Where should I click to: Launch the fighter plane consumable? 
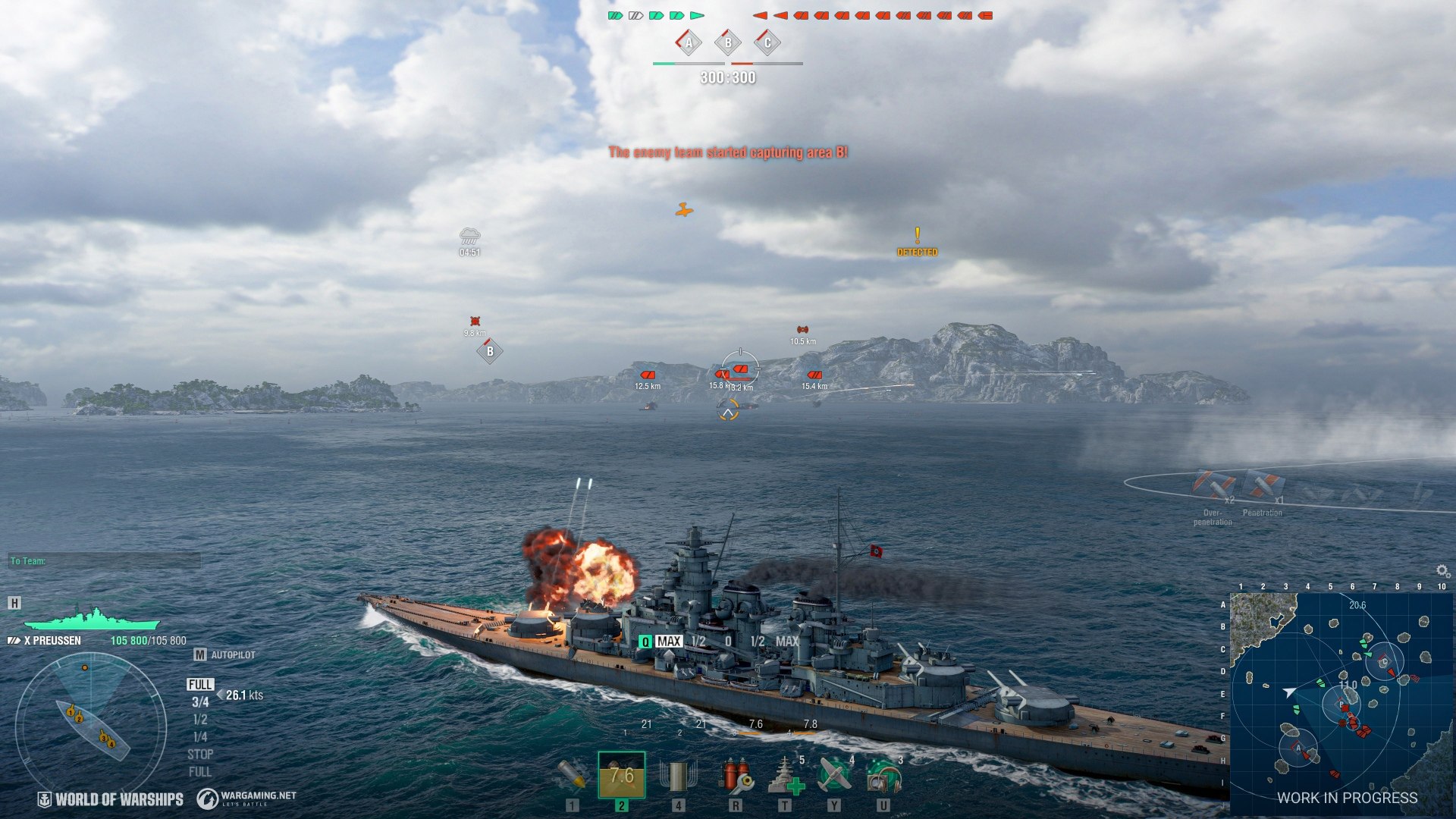click(x=834, y=774)
